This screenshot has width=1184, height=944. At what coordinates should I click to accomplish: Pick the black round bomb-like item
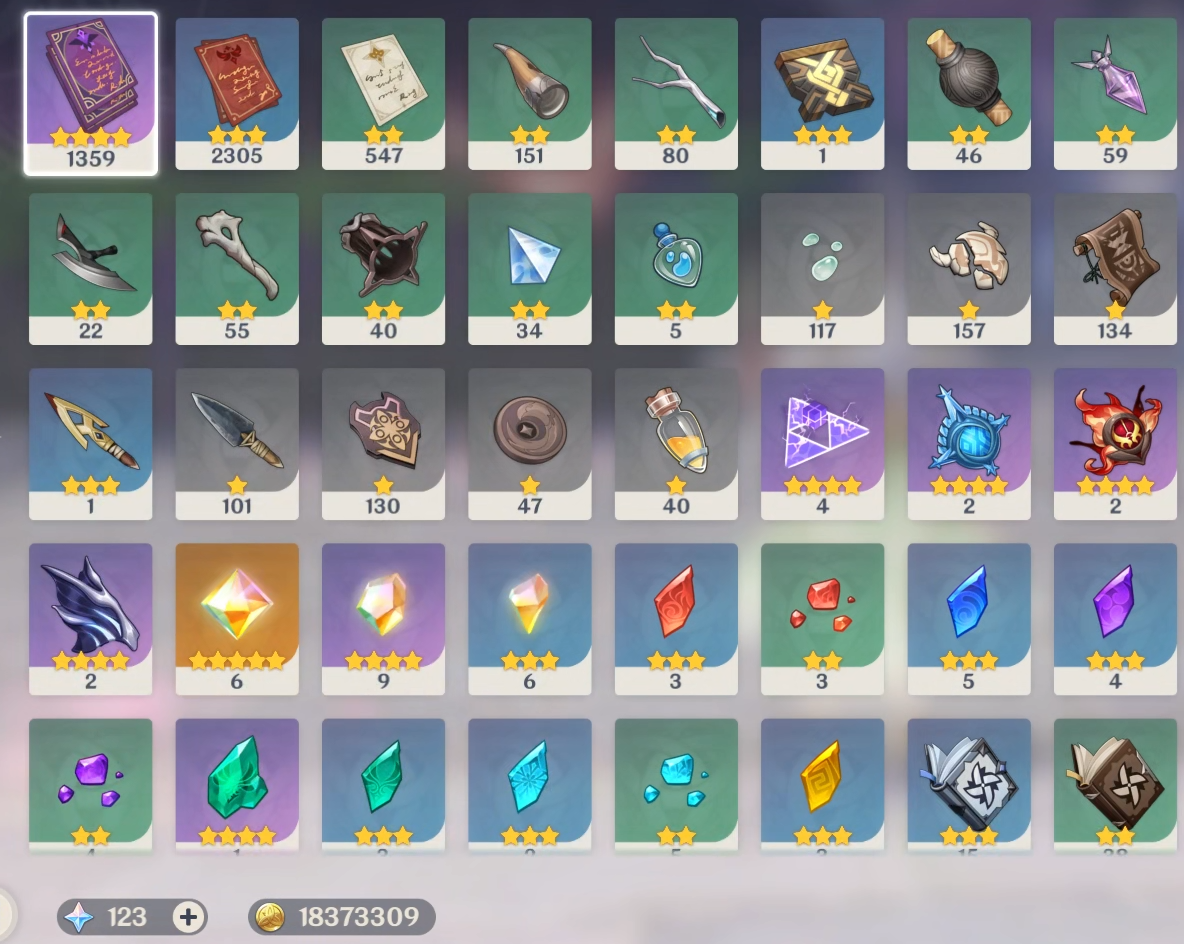coord(969,92)
